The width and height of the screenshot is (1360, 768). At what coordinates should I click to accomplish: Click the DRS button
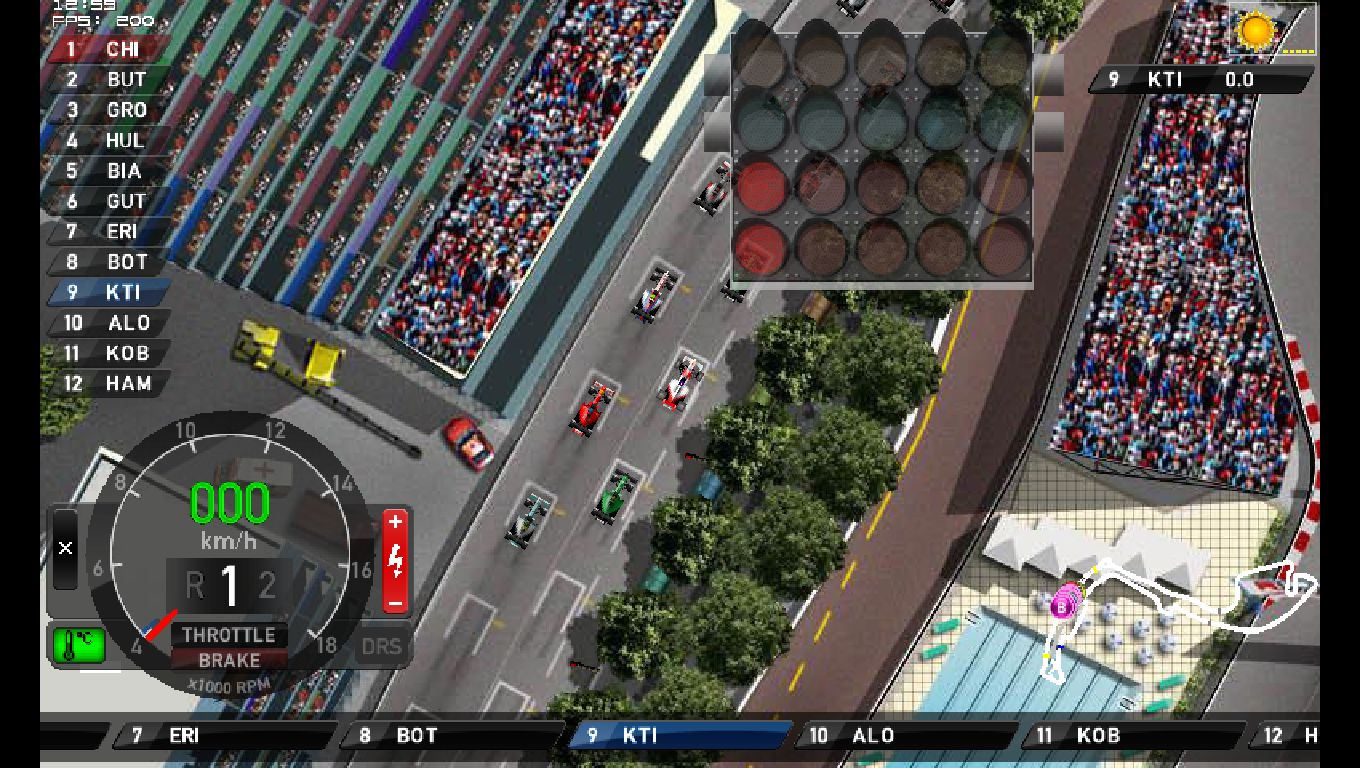[x=381, y=647]
